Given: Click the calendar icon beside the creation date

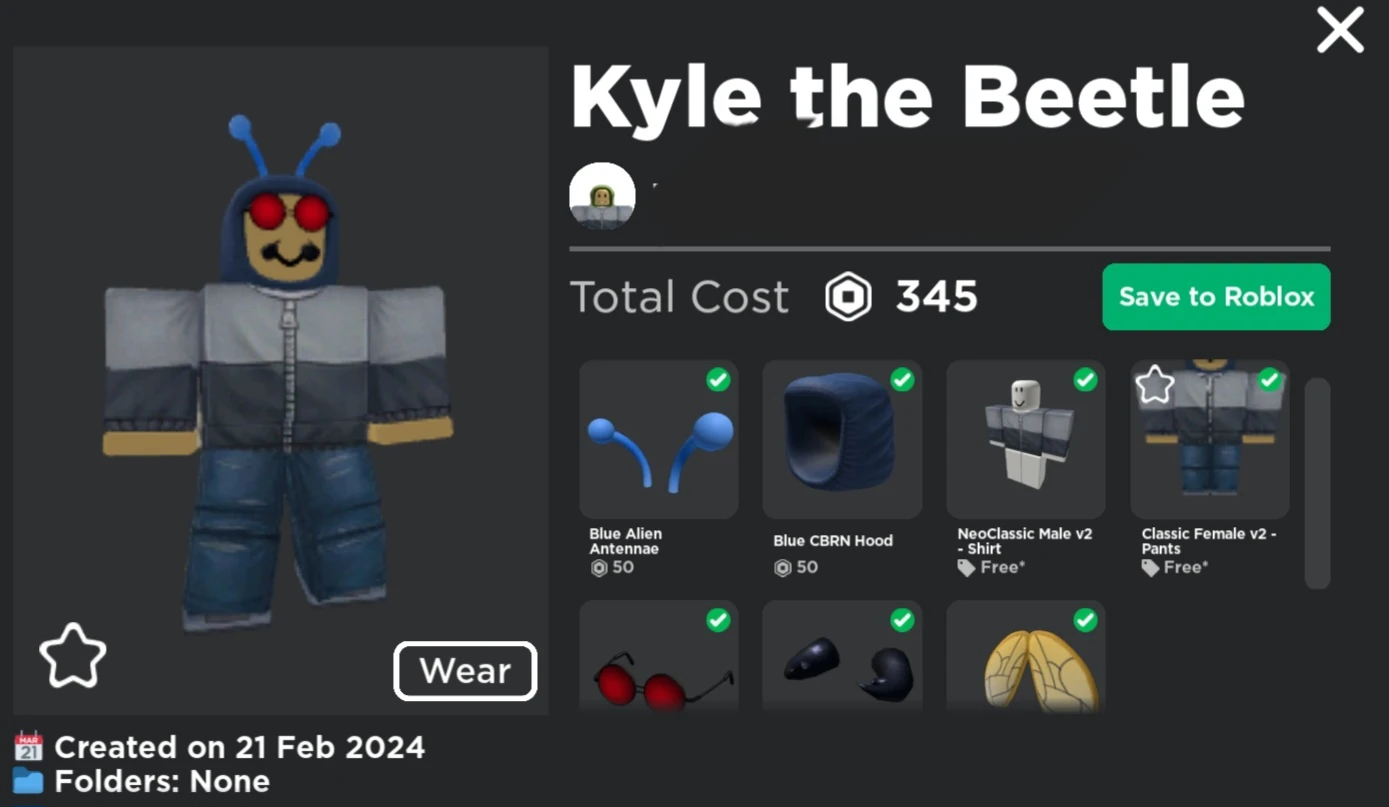Looking at the screenshot, I should click(x=28, y=747).
